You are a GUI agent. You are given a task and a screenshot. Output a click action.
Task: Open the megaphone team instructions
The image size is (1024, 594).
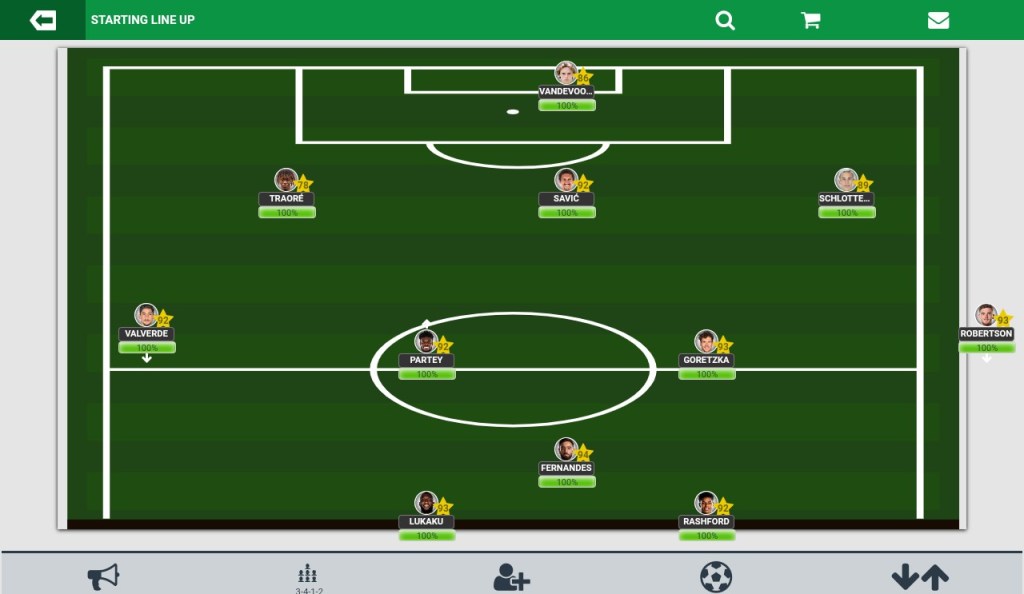103,576
